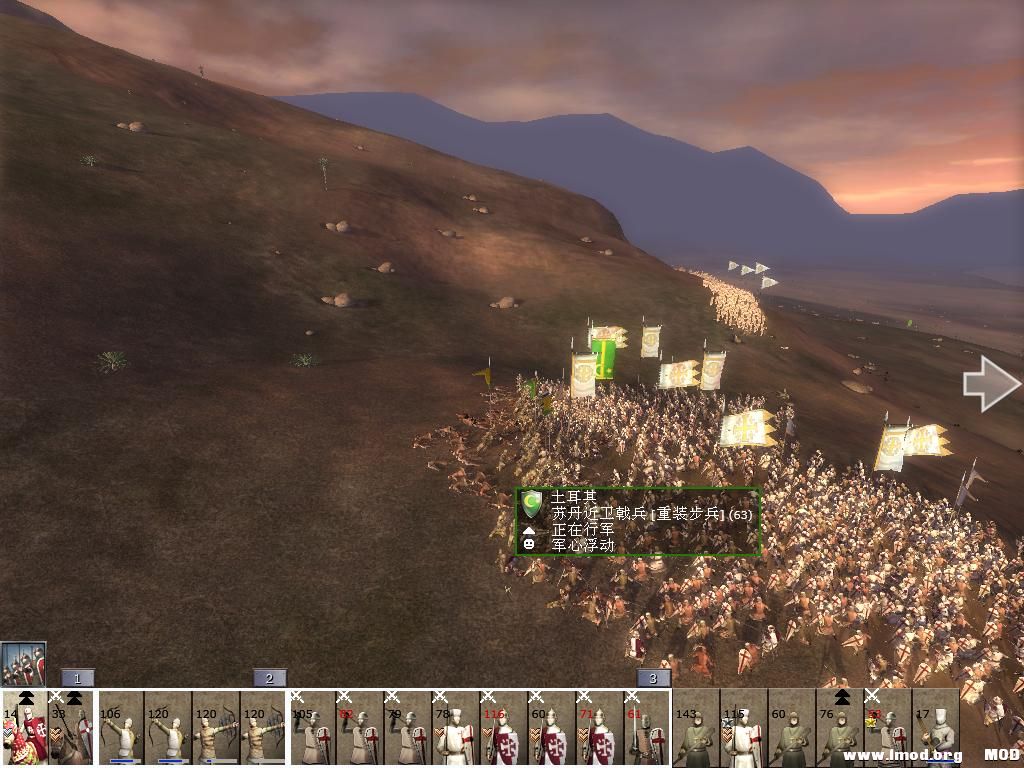Choose the unit card with red 116 count

(503, 730)
